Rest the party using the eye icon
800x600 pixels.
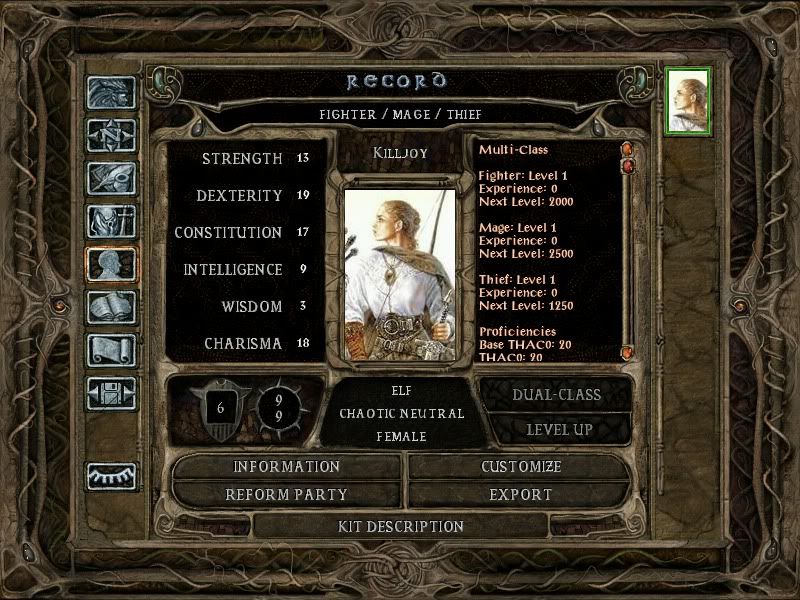111,475
